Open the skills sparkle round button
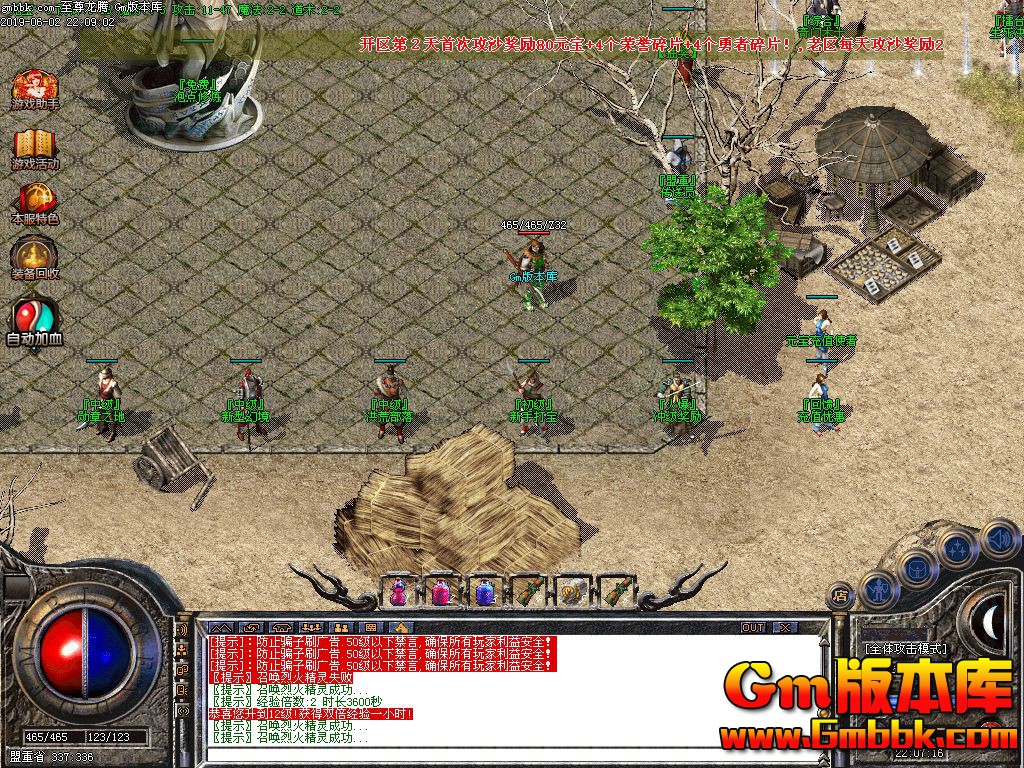This screenshot has height=768, width=1024. click(958, 548)
